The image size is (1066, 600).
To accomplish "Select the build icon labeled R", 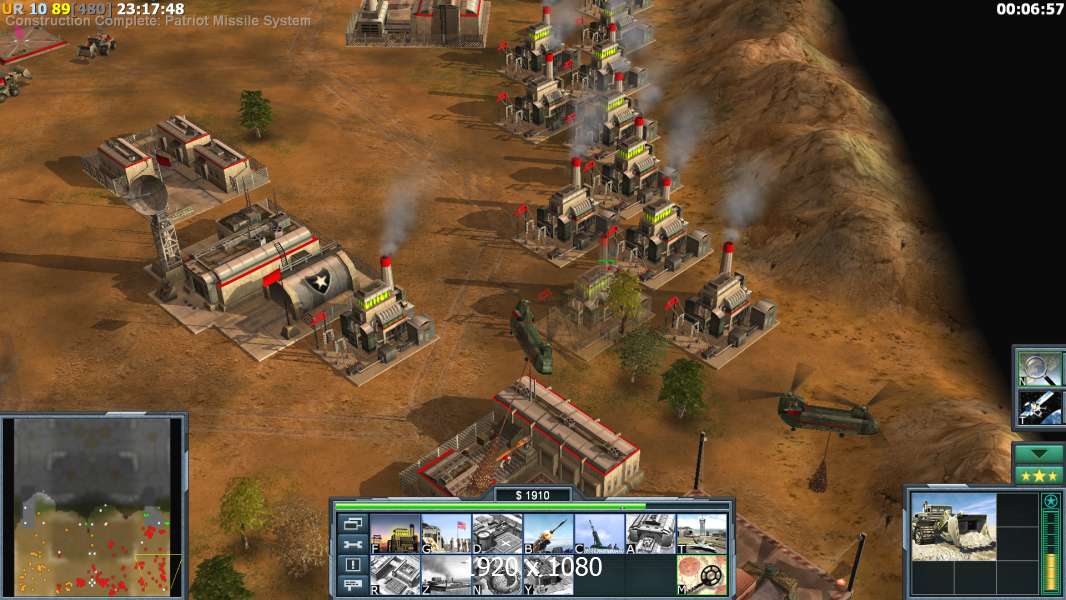I will [395, 574].
